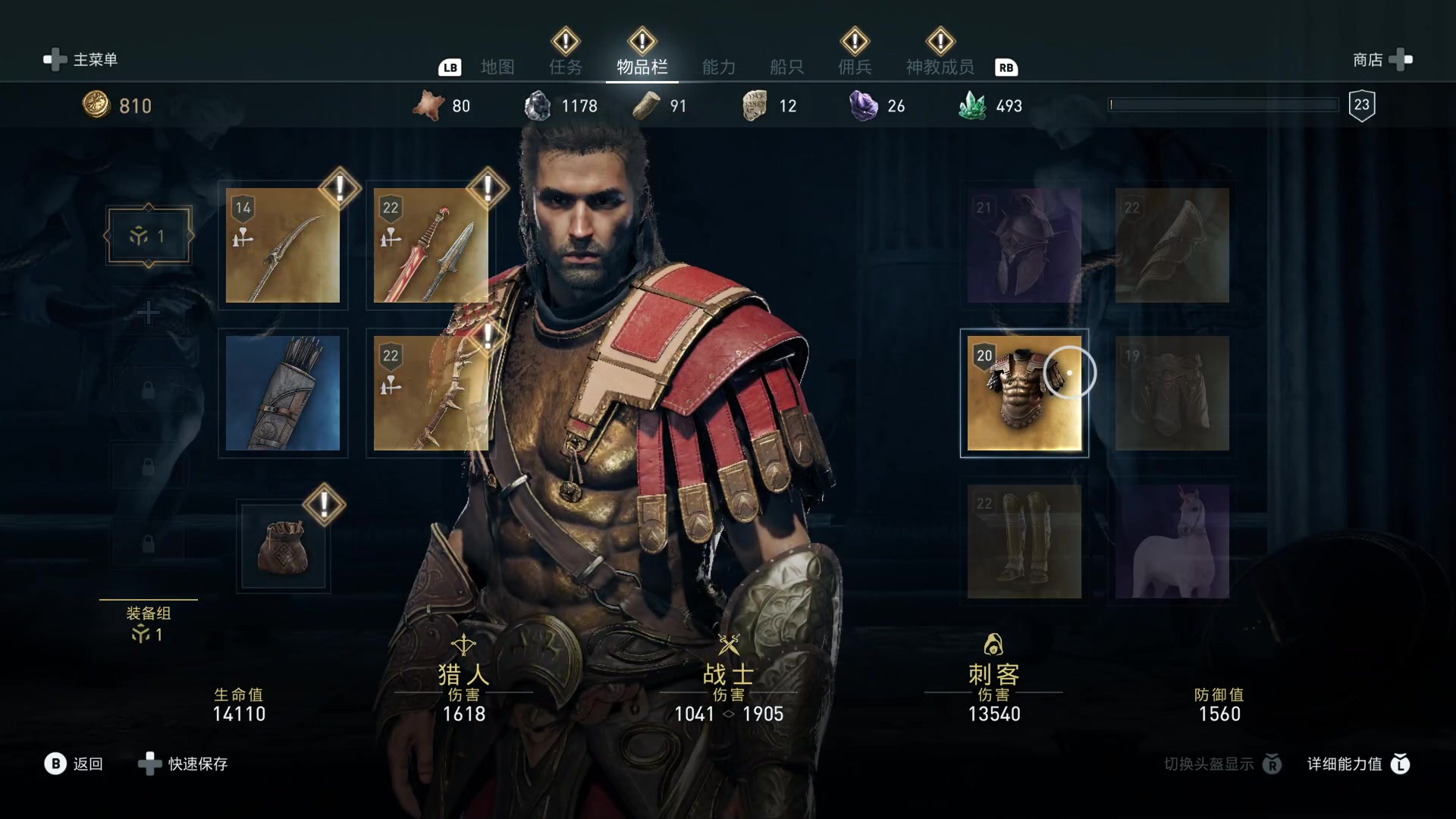This screenshot has width=1456, height=819.
Task: Choose the arrow quiver slot
Action: (283, 394)
